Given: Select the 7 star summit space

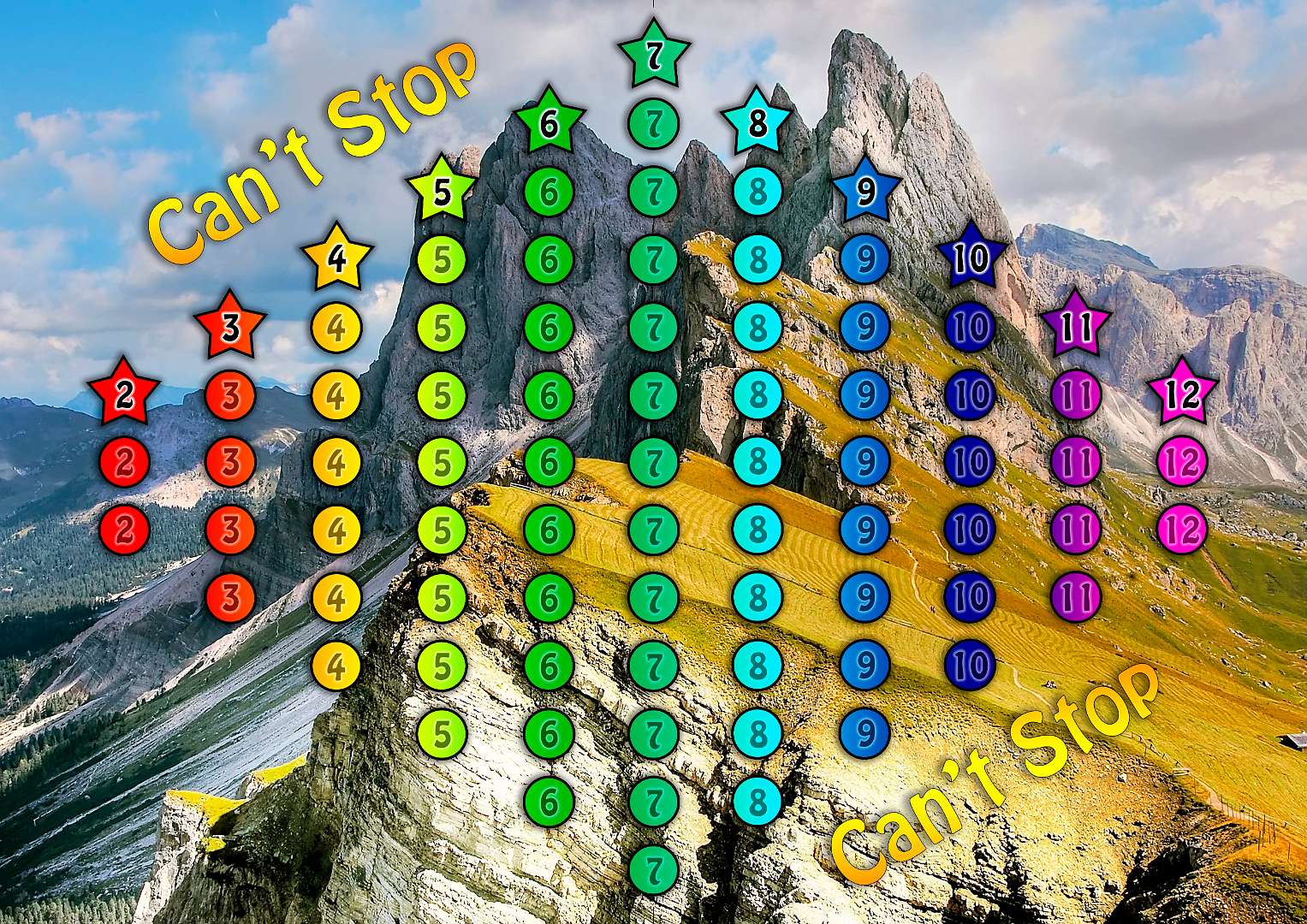Looking at the screenshot, I should [x=654, y=55].
